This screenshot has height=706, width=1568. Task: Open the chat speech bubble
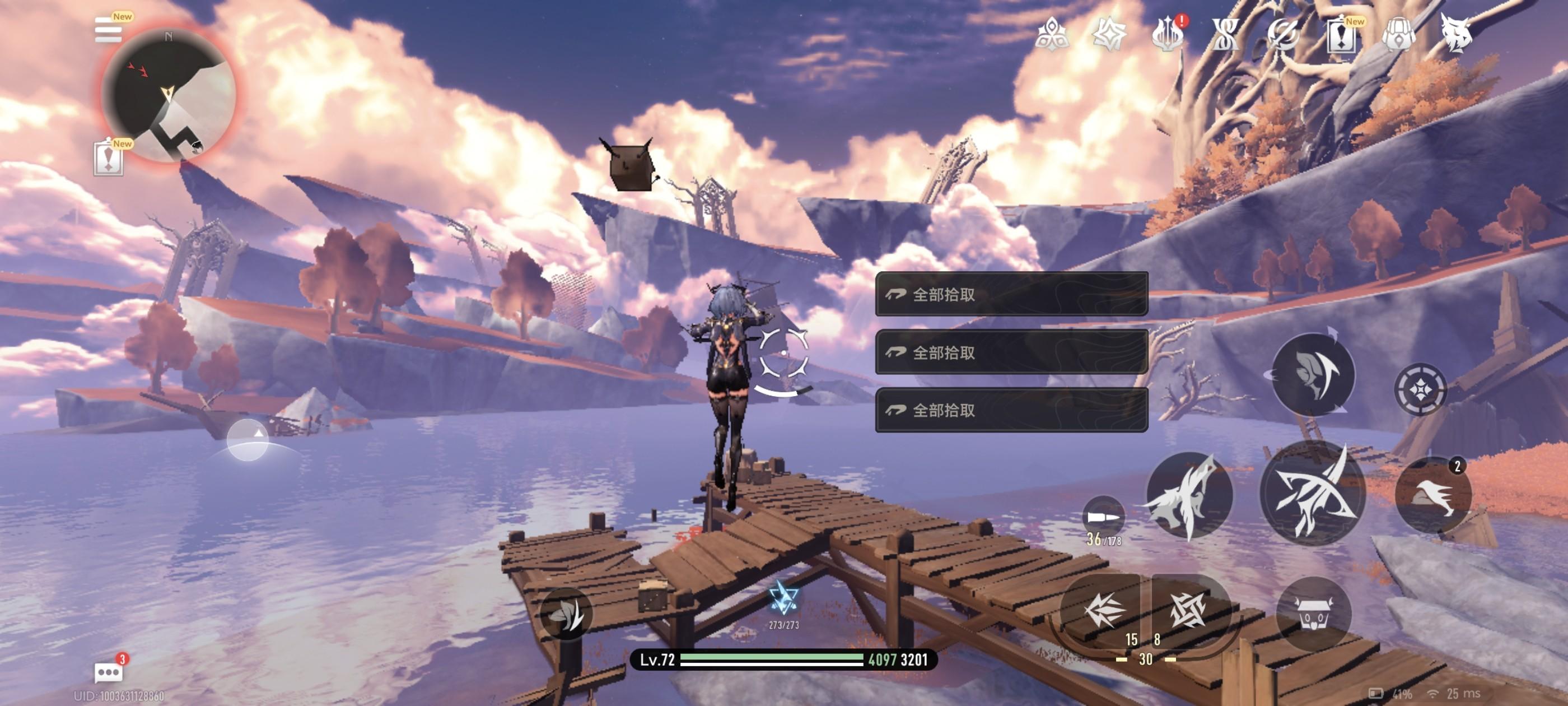tap(108, 672)
